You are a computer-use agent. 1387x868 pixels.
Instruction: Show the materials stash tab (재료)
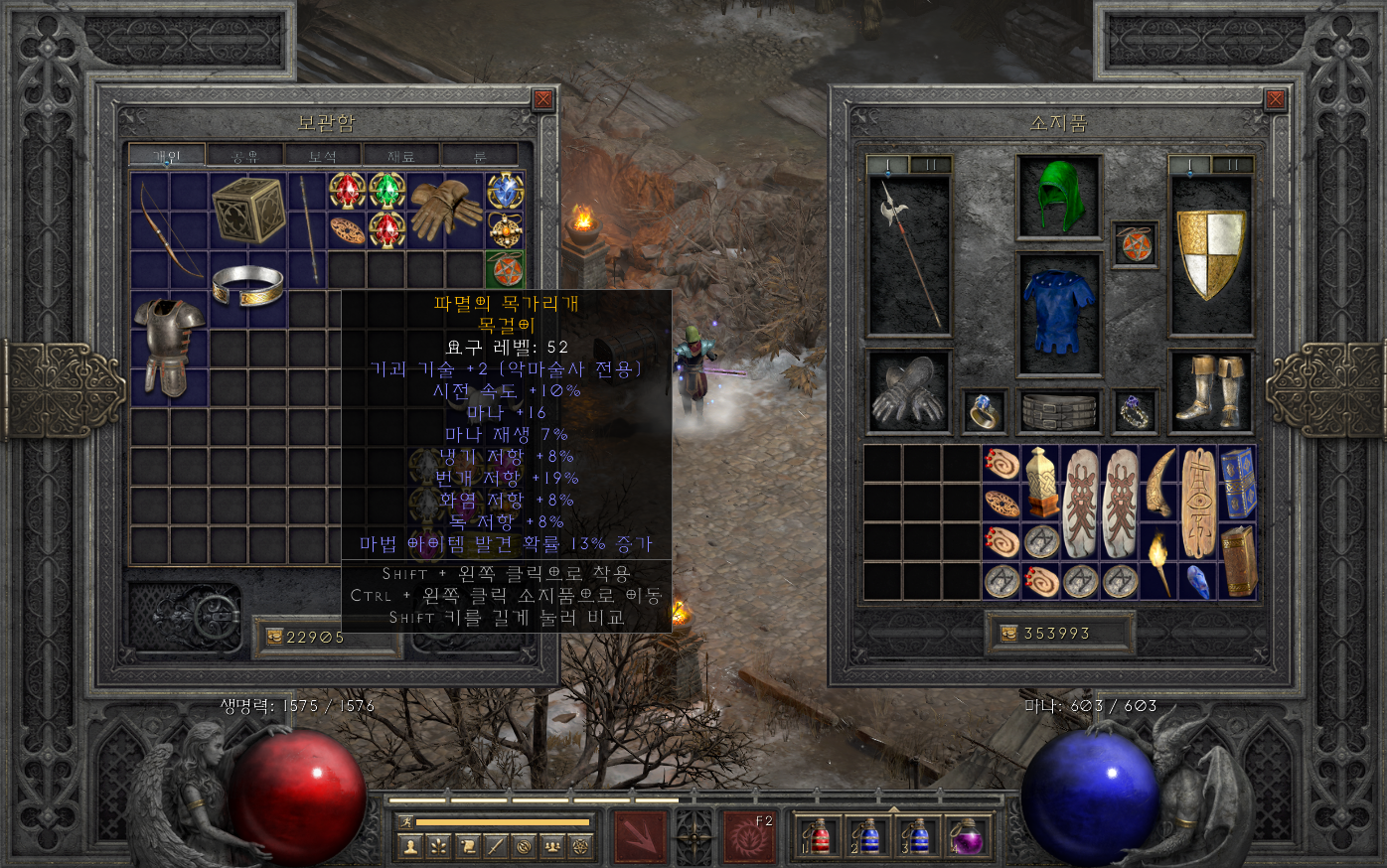pyautogui.click(x=400, y=156)
